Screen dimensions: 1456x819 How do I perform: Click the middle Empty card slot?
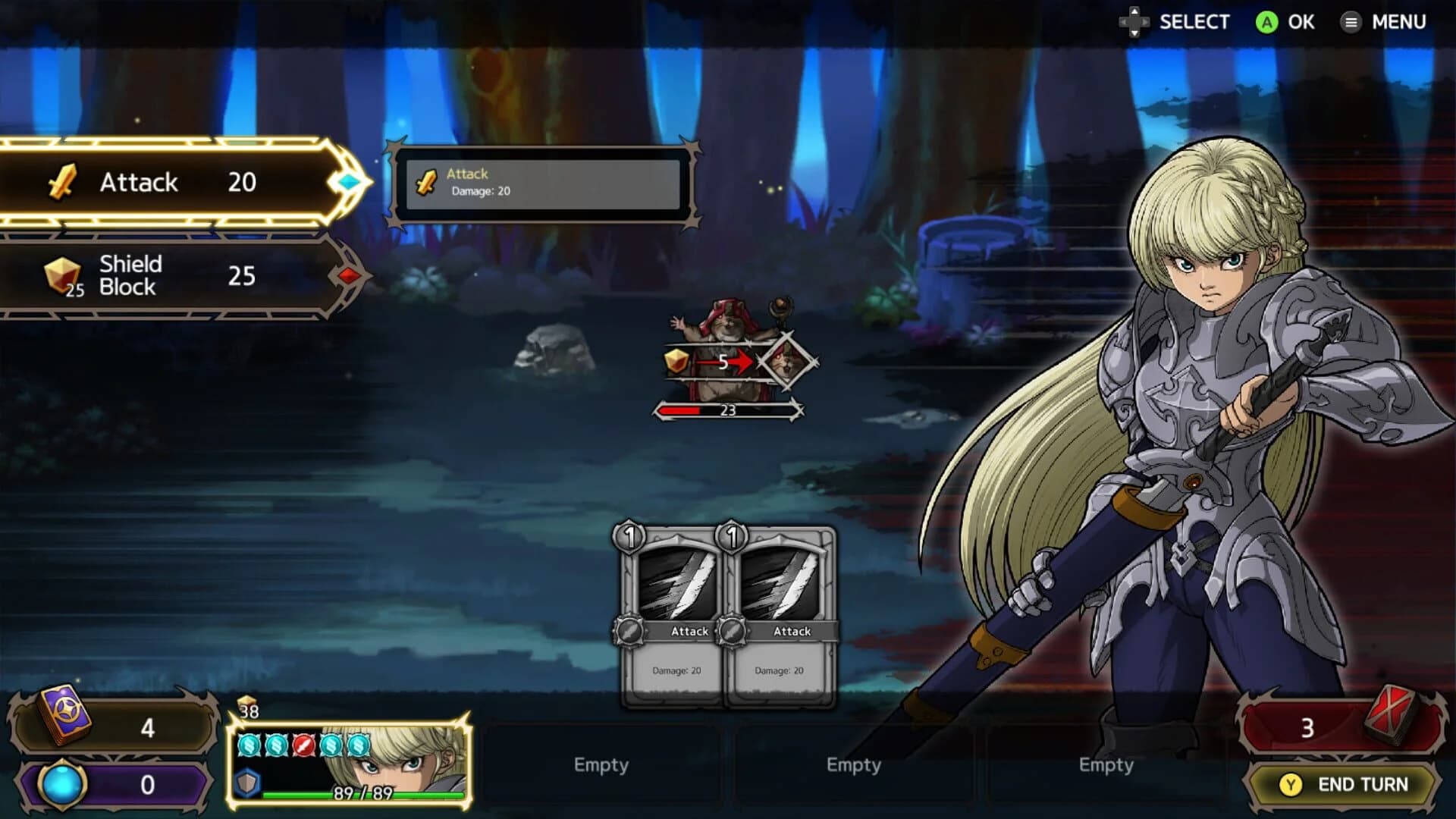855,765
